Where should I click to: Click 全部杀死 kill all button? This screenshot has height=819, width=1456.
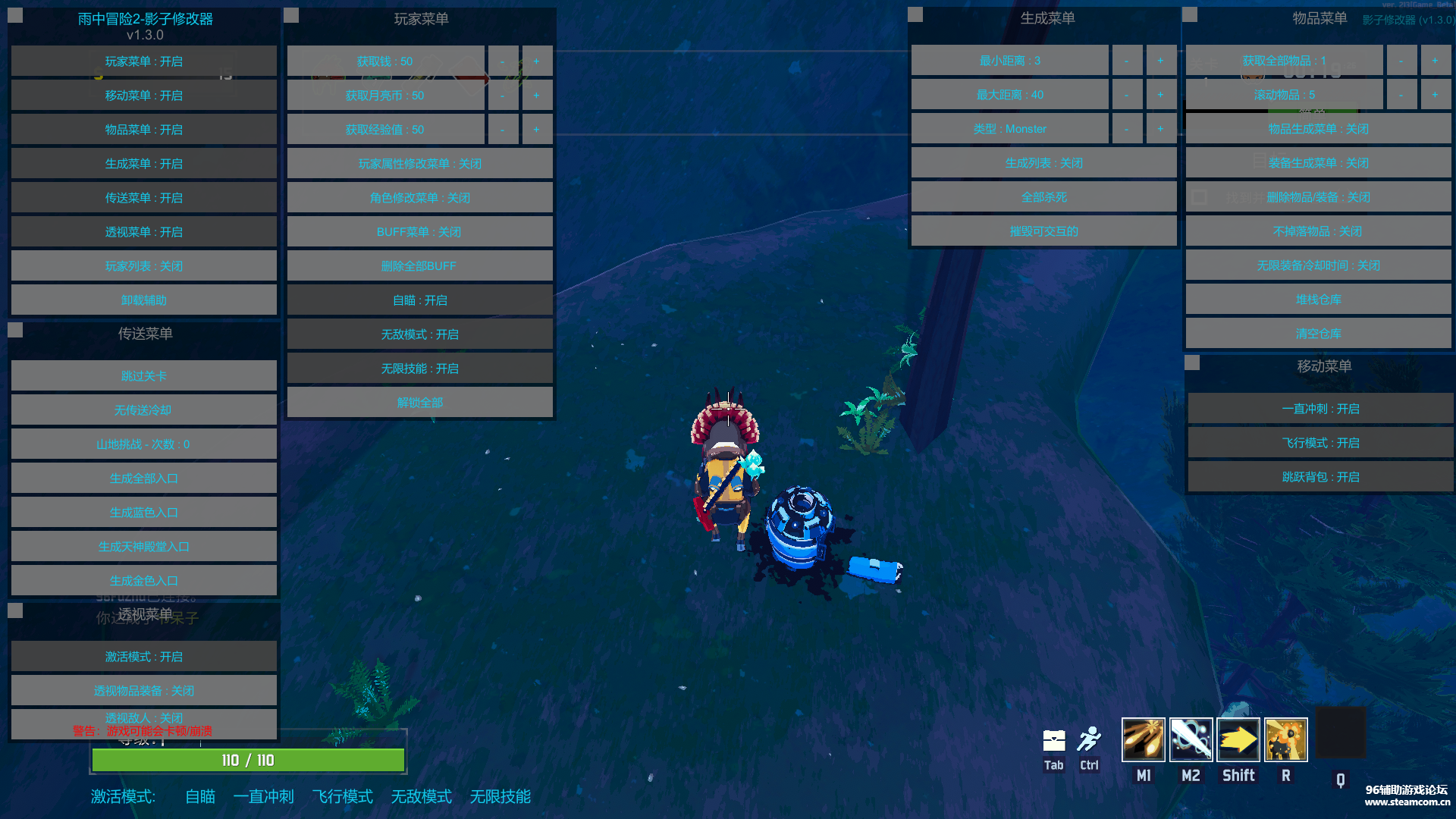1043,197
